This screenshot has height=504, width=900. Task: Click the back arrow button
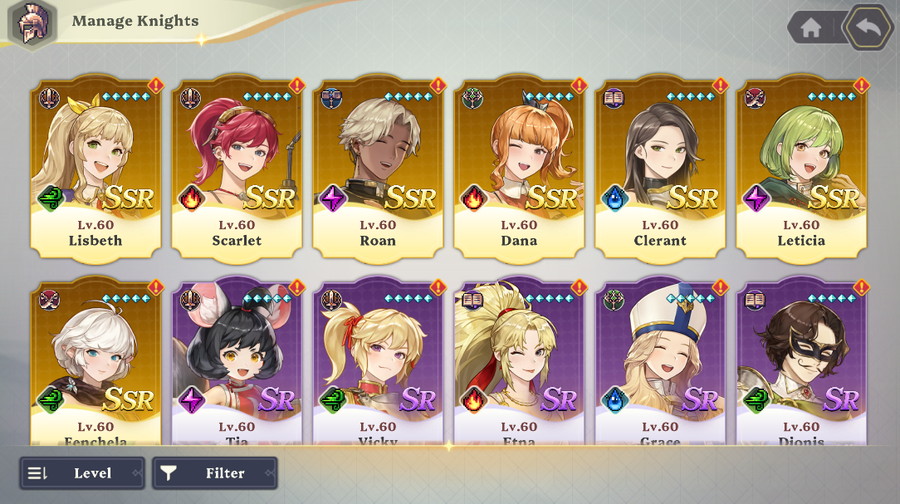pyautogui.click(x=867, y=28)
